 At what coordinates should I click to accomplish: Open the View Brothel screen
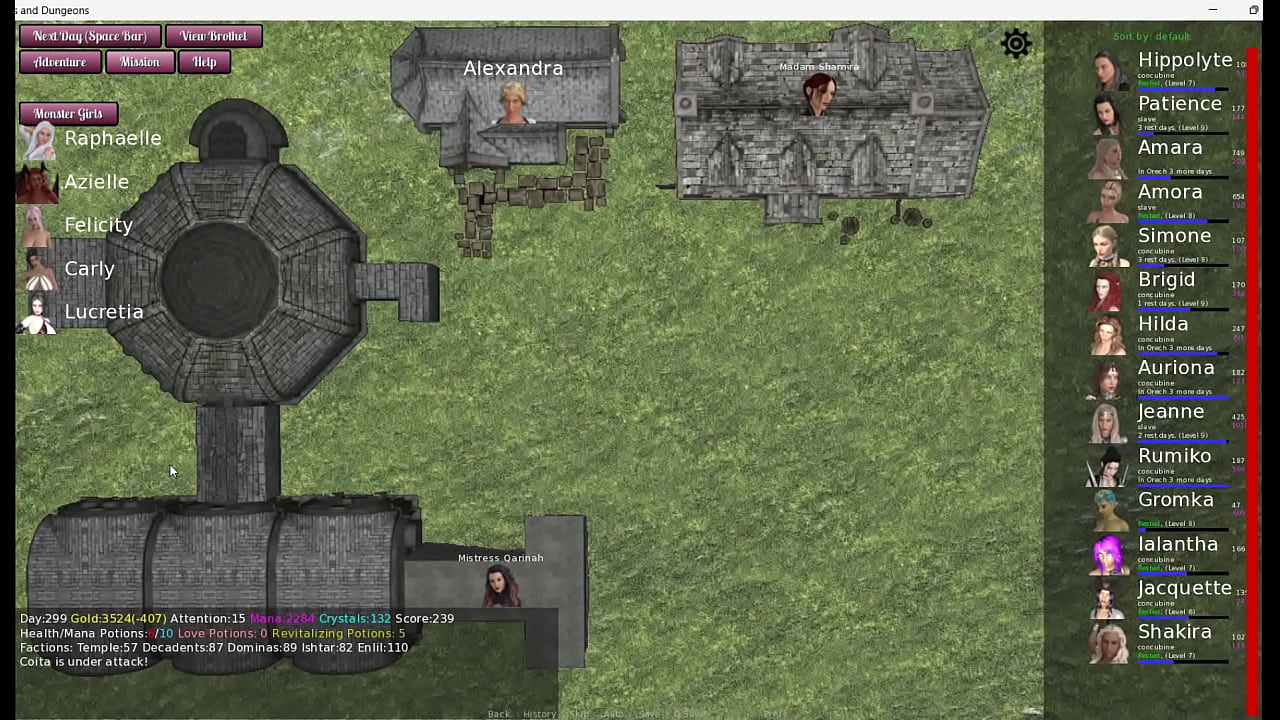point(213,36)
